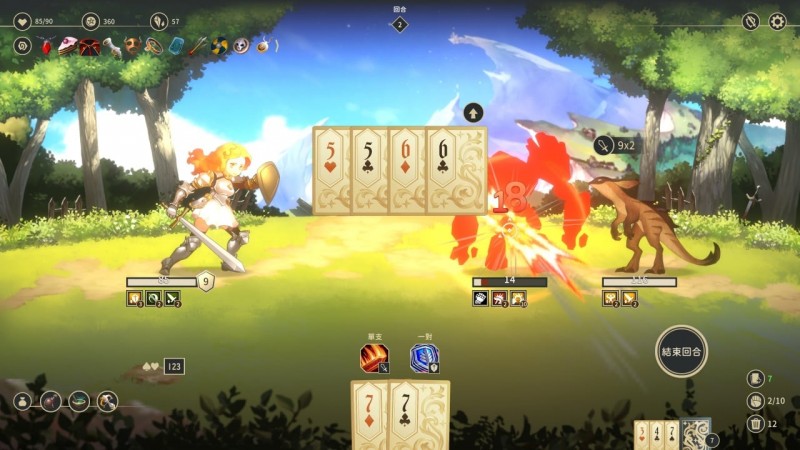Inspect the red gem relic
This screenshot has height=450, width=800.
point(45,45)
